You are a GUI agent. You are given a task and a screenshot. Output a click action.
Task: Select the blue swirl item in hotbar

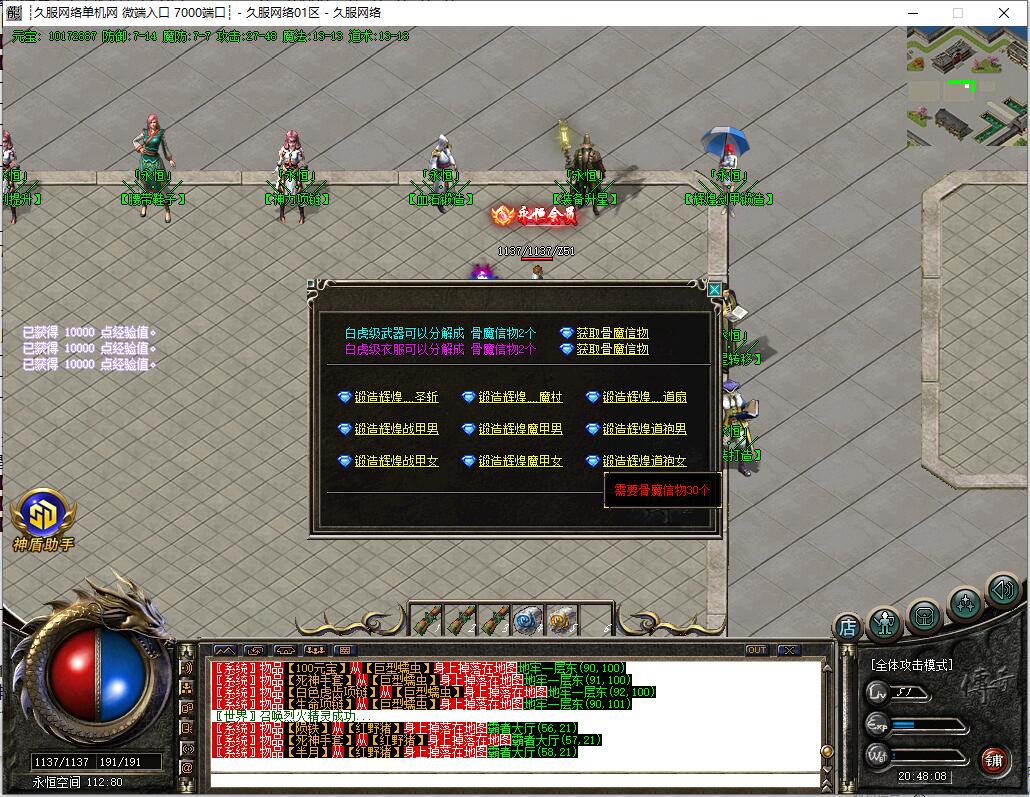click(x=526, y=621)
